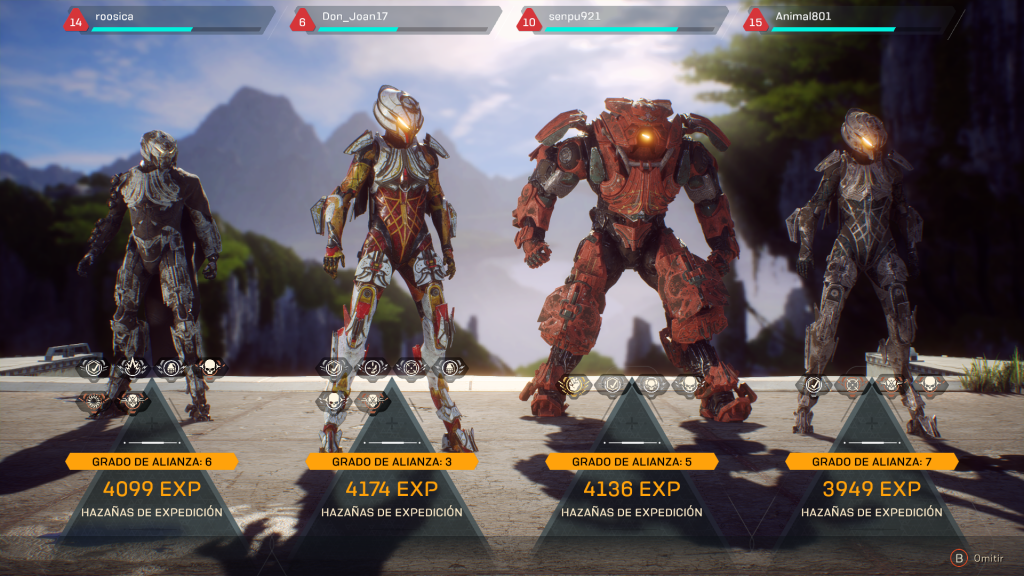Inspect senpu921's gold medal icon
This screenshot has height=576, width=1024.
point(573,383)
